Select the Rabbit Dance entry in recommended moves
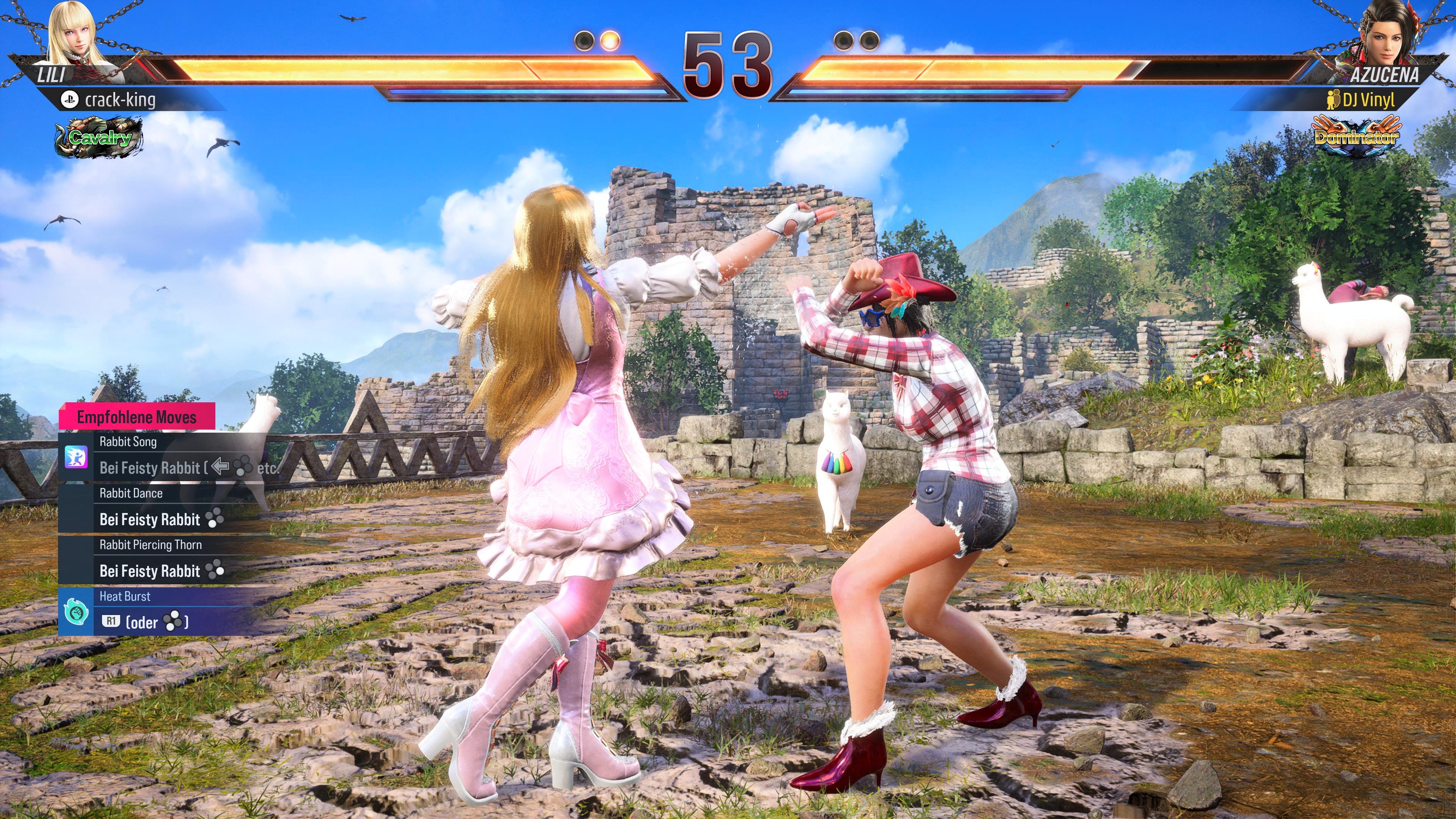 [x=131, y=493]
